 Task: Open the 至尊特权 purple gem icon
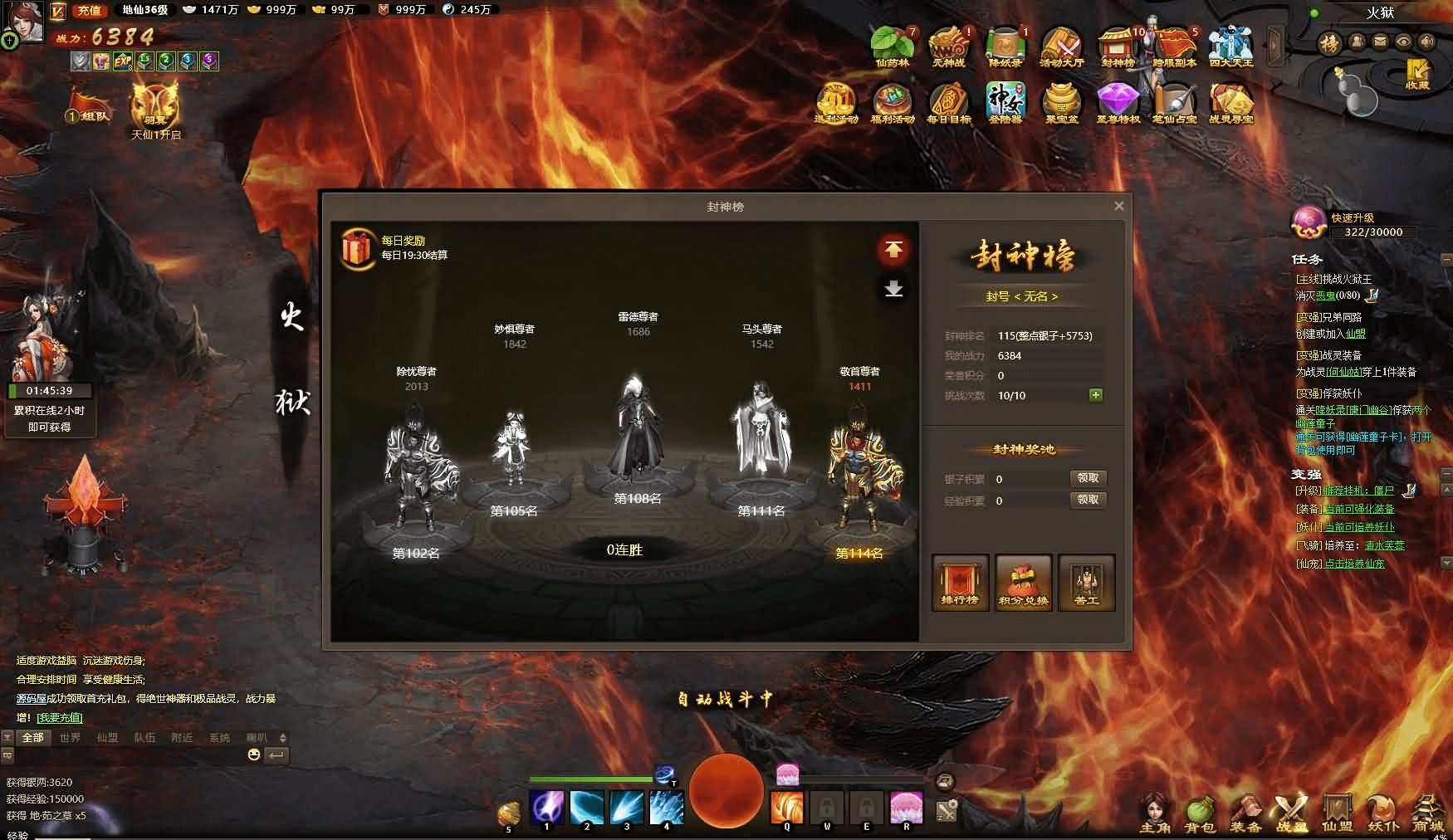click(x=1118, y=102)
